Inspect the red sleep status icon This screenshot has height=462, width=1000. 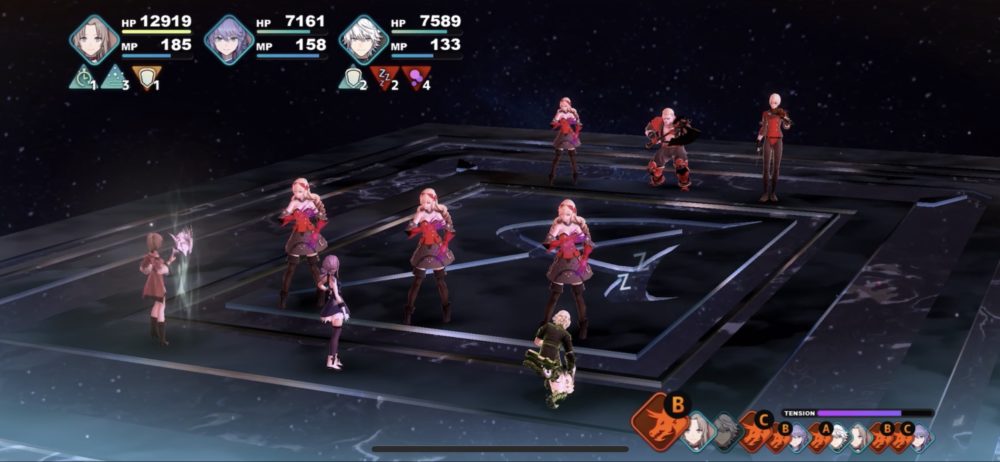tap(384, 77)
